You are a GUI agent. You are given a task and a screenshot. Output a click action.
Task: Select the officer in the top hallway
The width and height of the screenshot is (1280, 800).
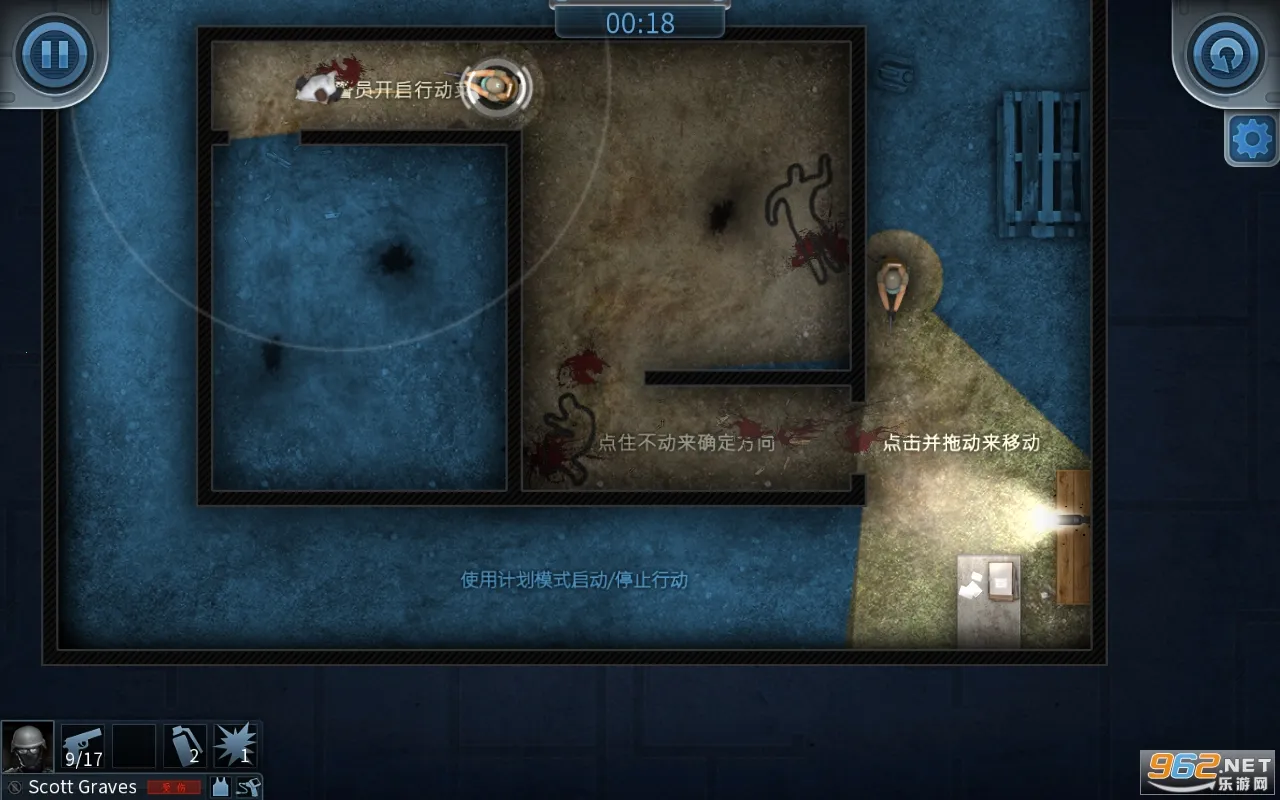[x=494, y=89]
